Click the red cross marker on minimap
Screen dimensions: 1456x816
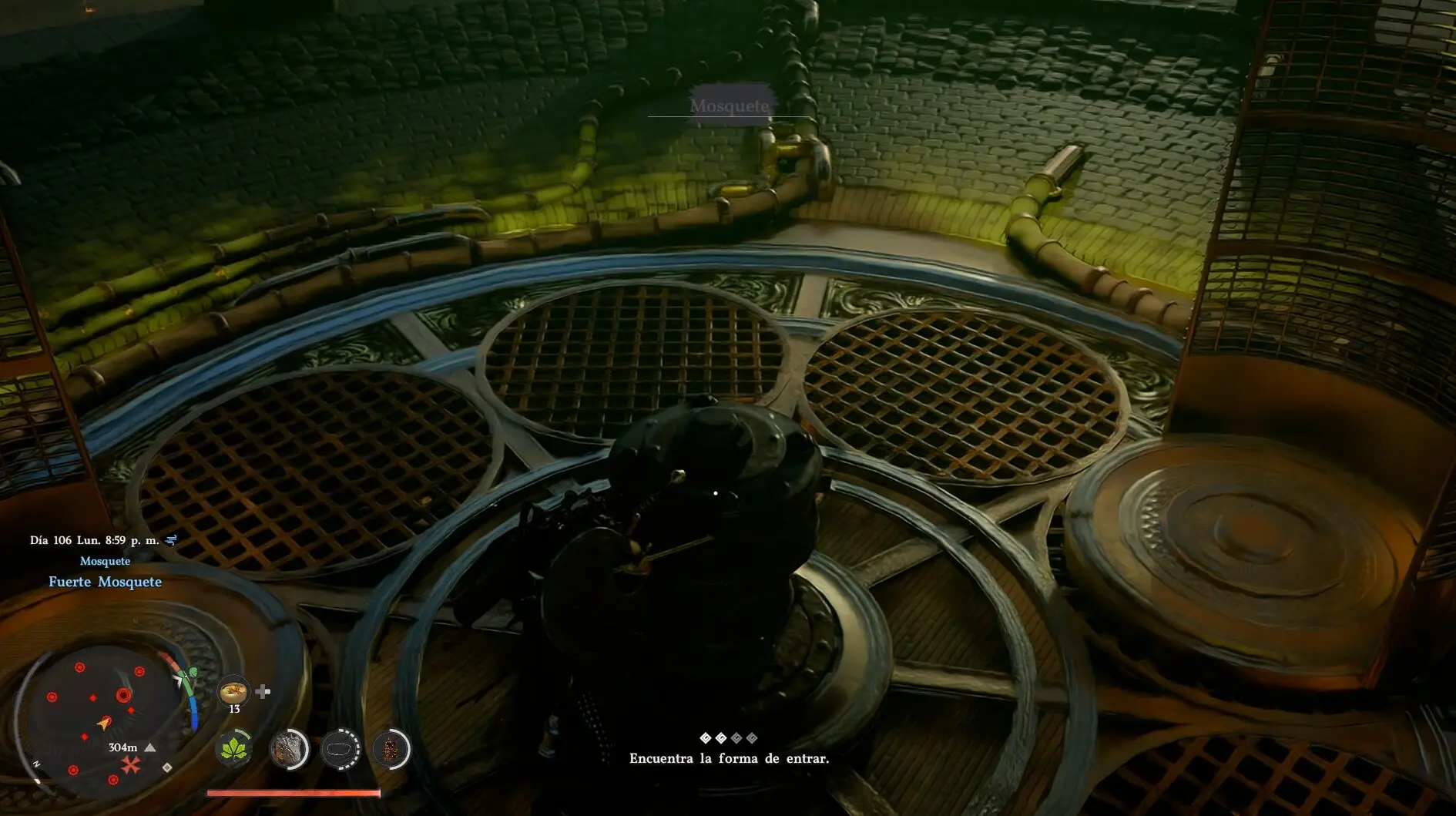point(130,764)
